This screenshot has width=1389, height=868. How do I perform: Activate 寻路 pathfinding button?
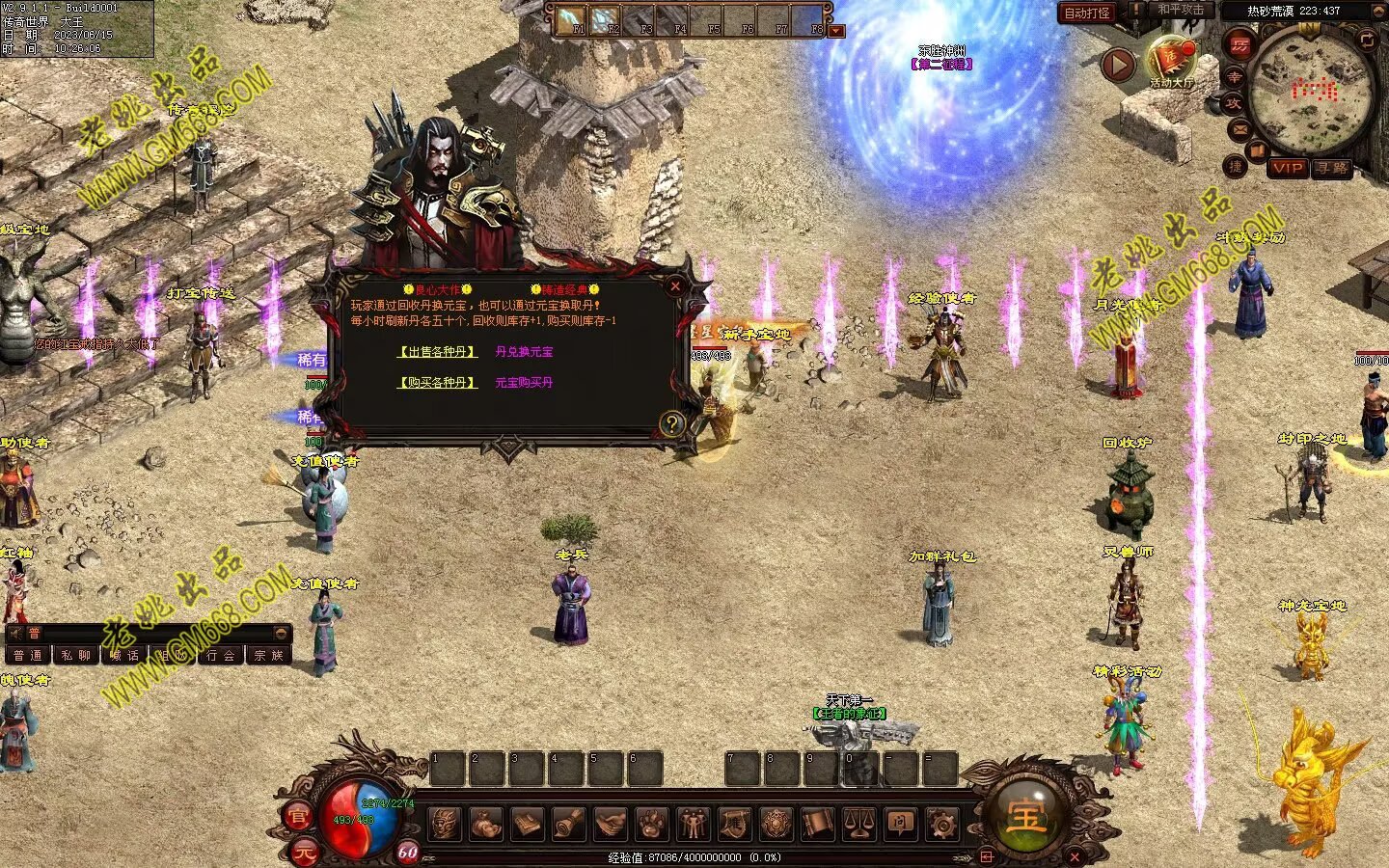pyautogui.click(x=1332, y=168)
